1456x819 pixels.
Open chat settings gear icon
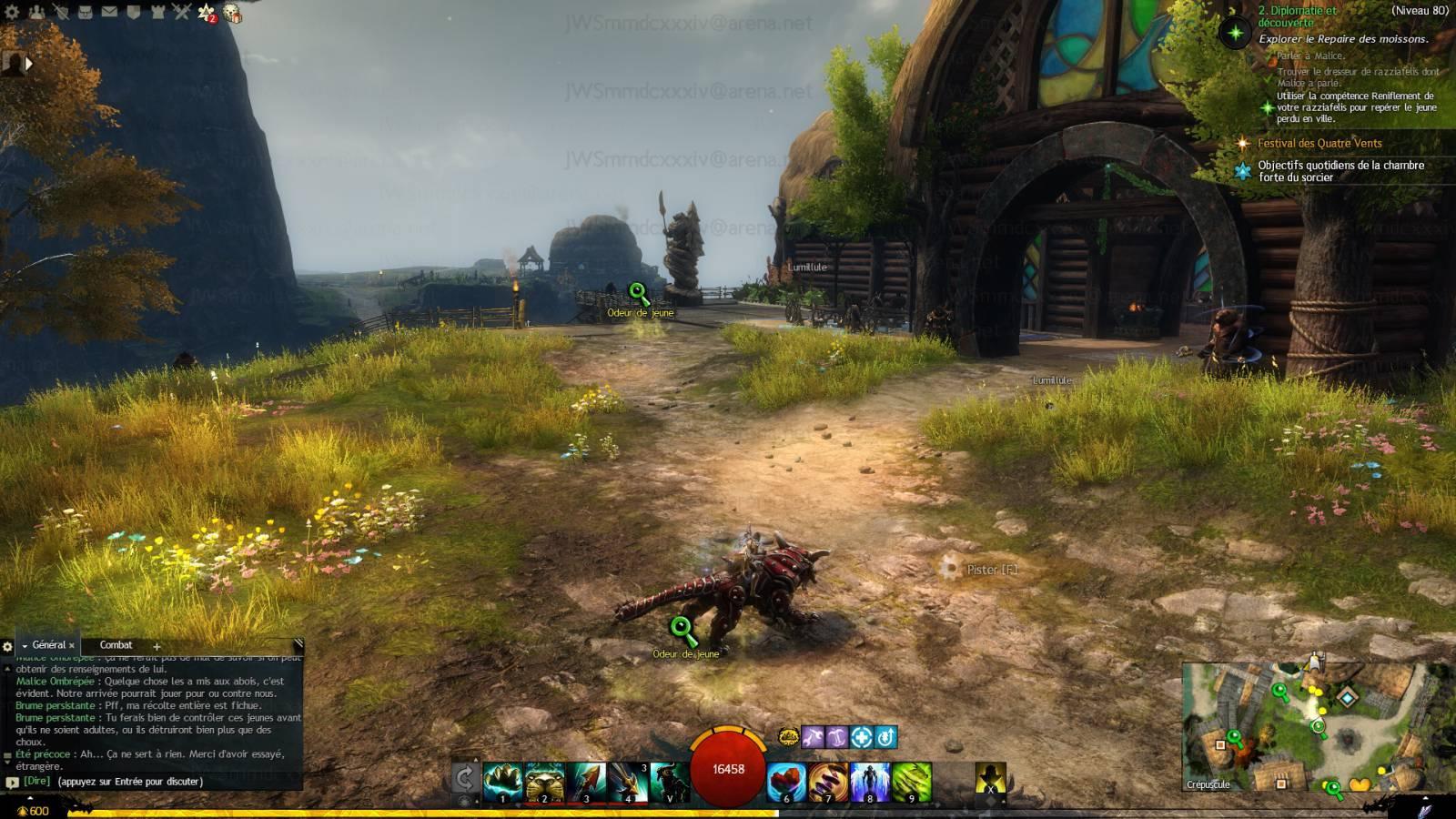[8, 646]
